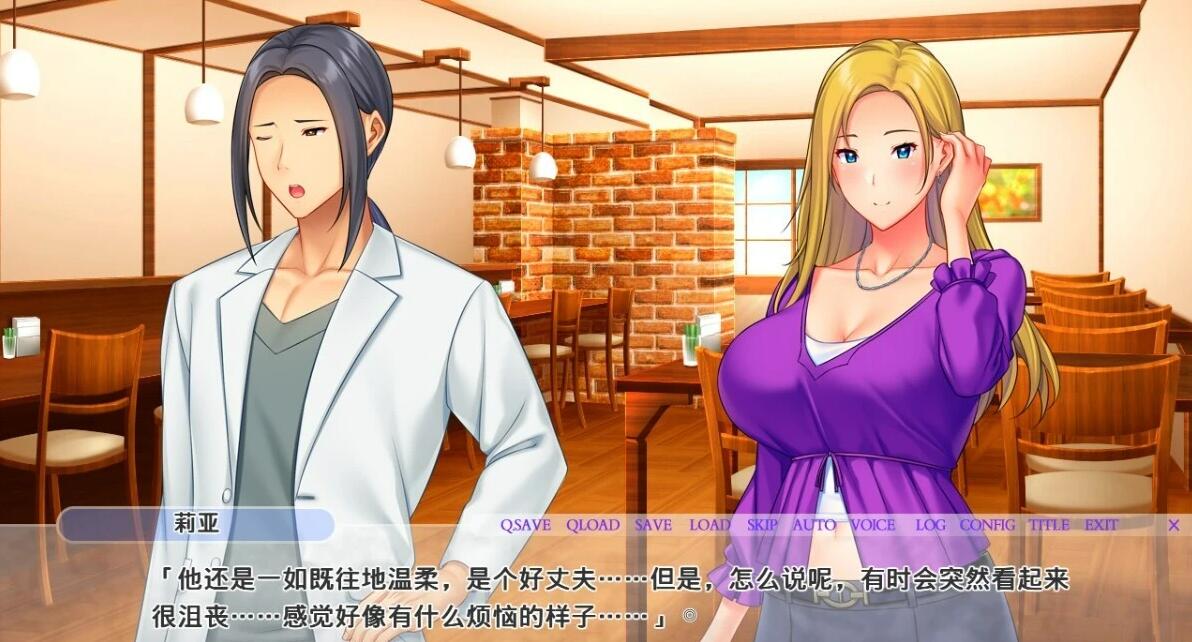Hide the dialogue box with the X
The image size is (1192, 642).
(1174, 525)
